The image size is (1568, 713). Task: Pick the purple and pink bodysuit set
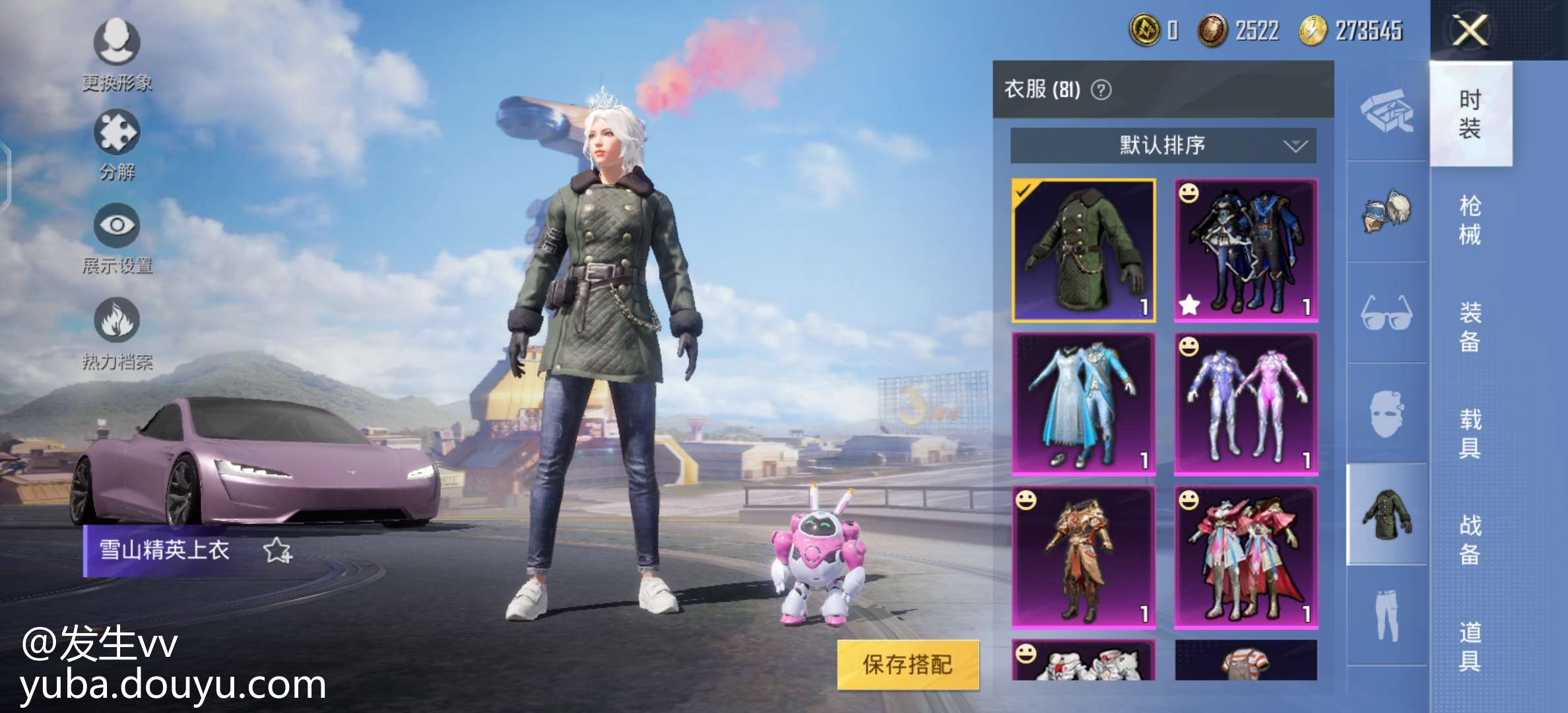pos(1246,403)
